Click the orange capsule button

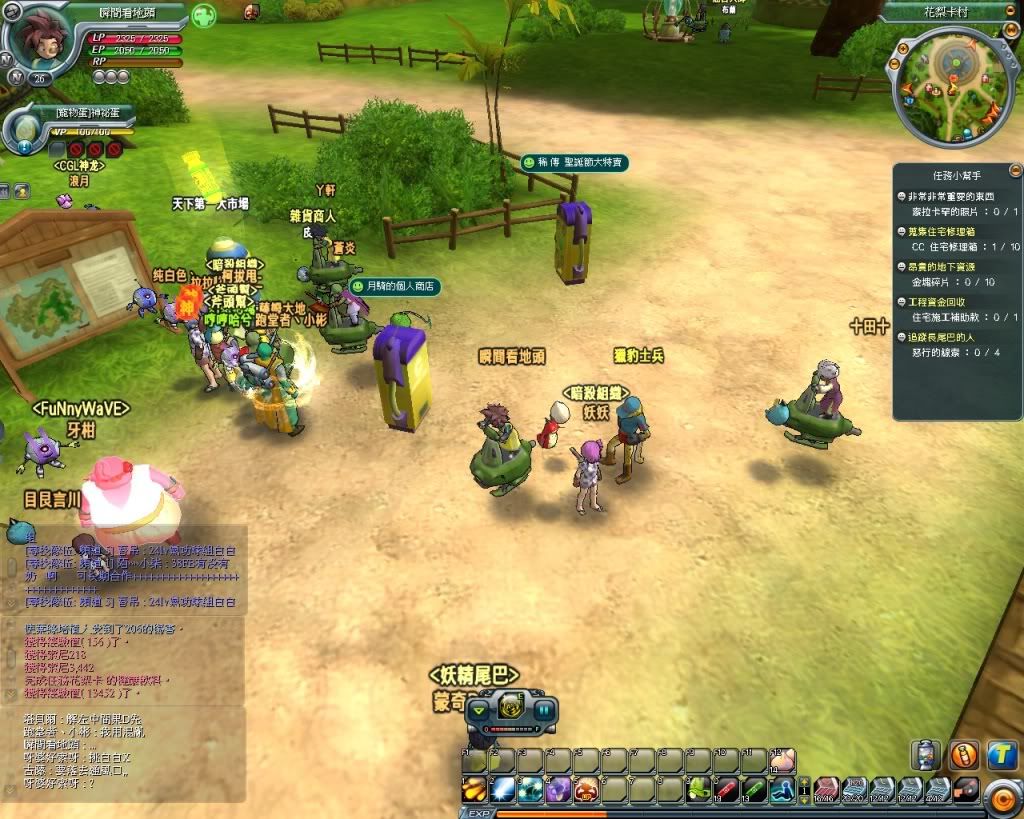point(963,756)
